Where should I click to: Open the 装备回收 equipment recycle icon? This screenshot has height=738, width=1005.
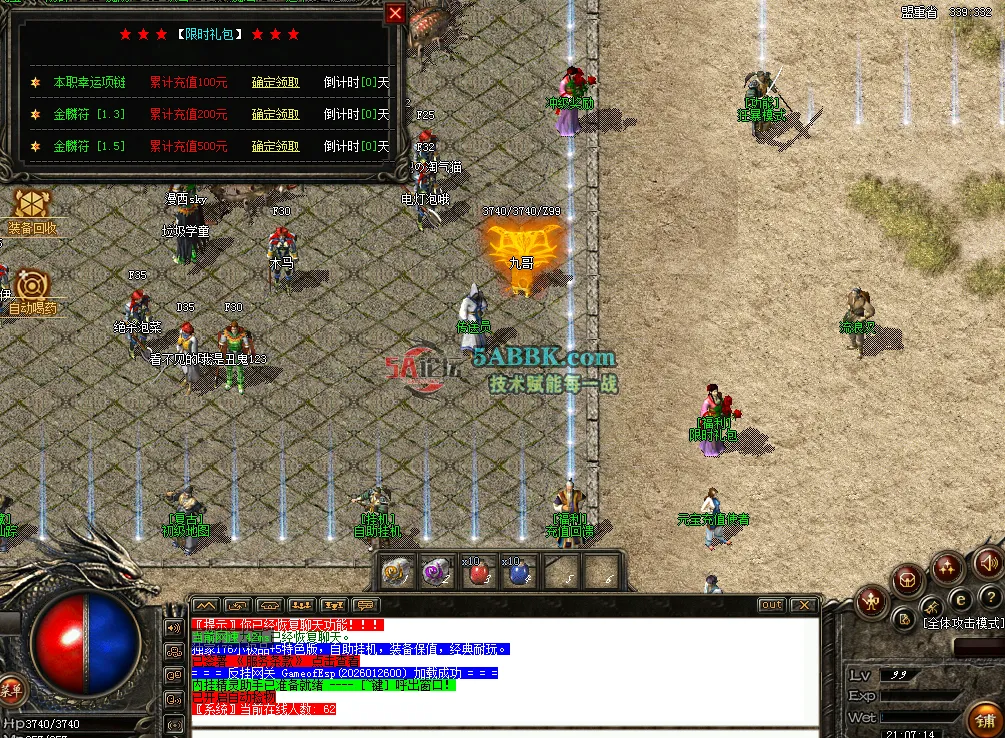(32, 207)
